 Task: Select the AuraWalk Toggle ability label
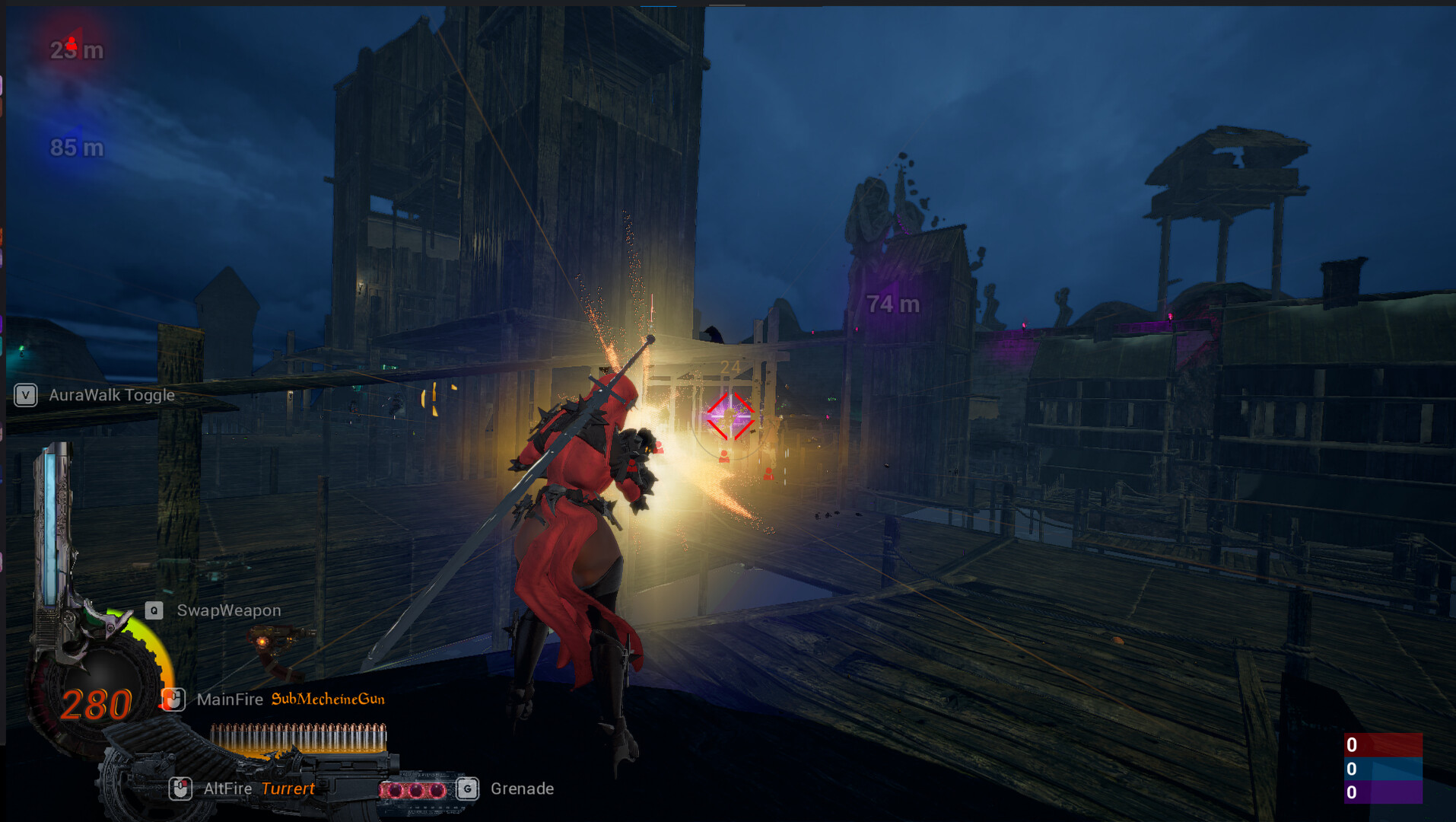111,395
